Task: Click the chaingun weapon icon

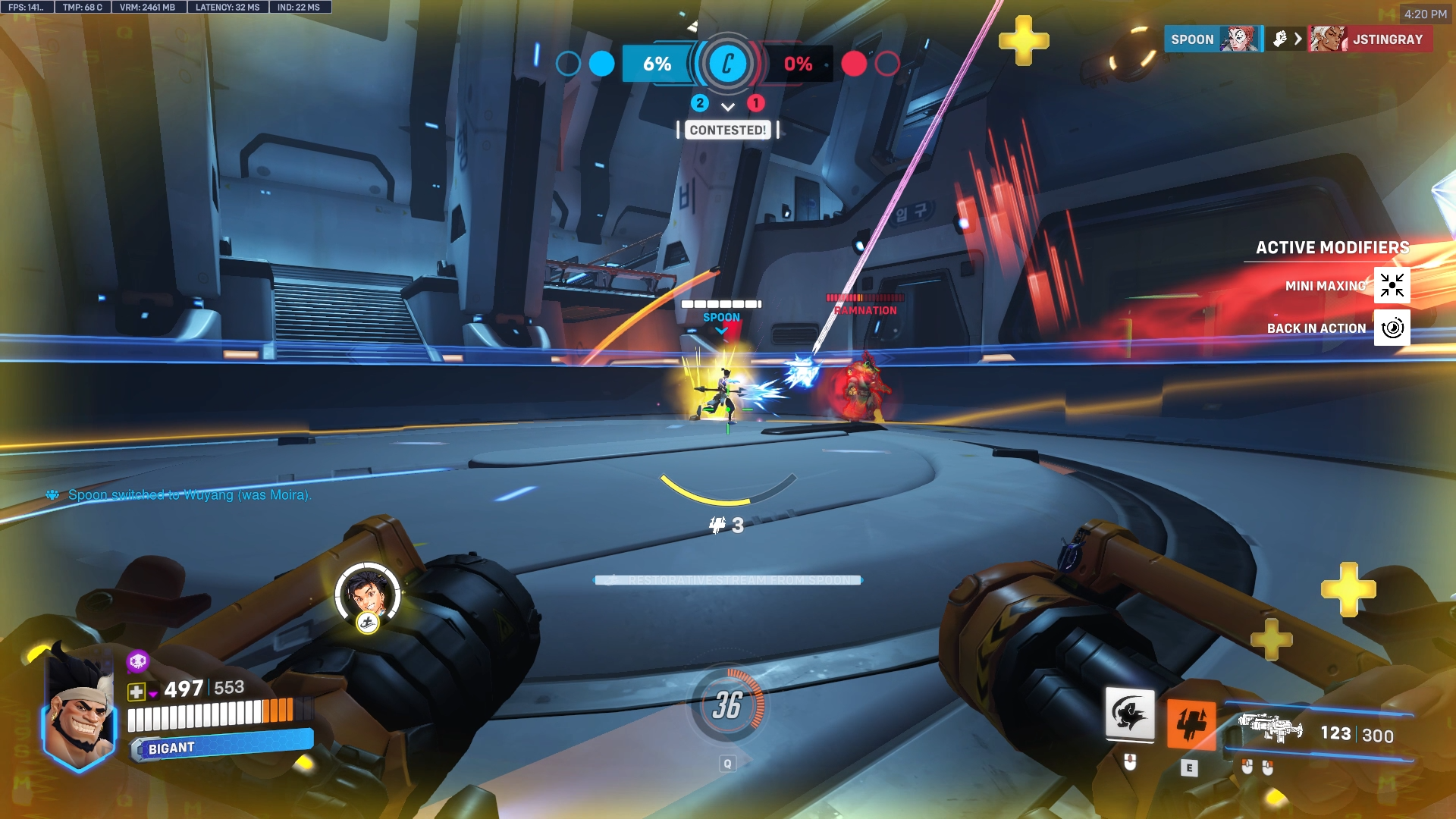Action: tap(1269, 728)
